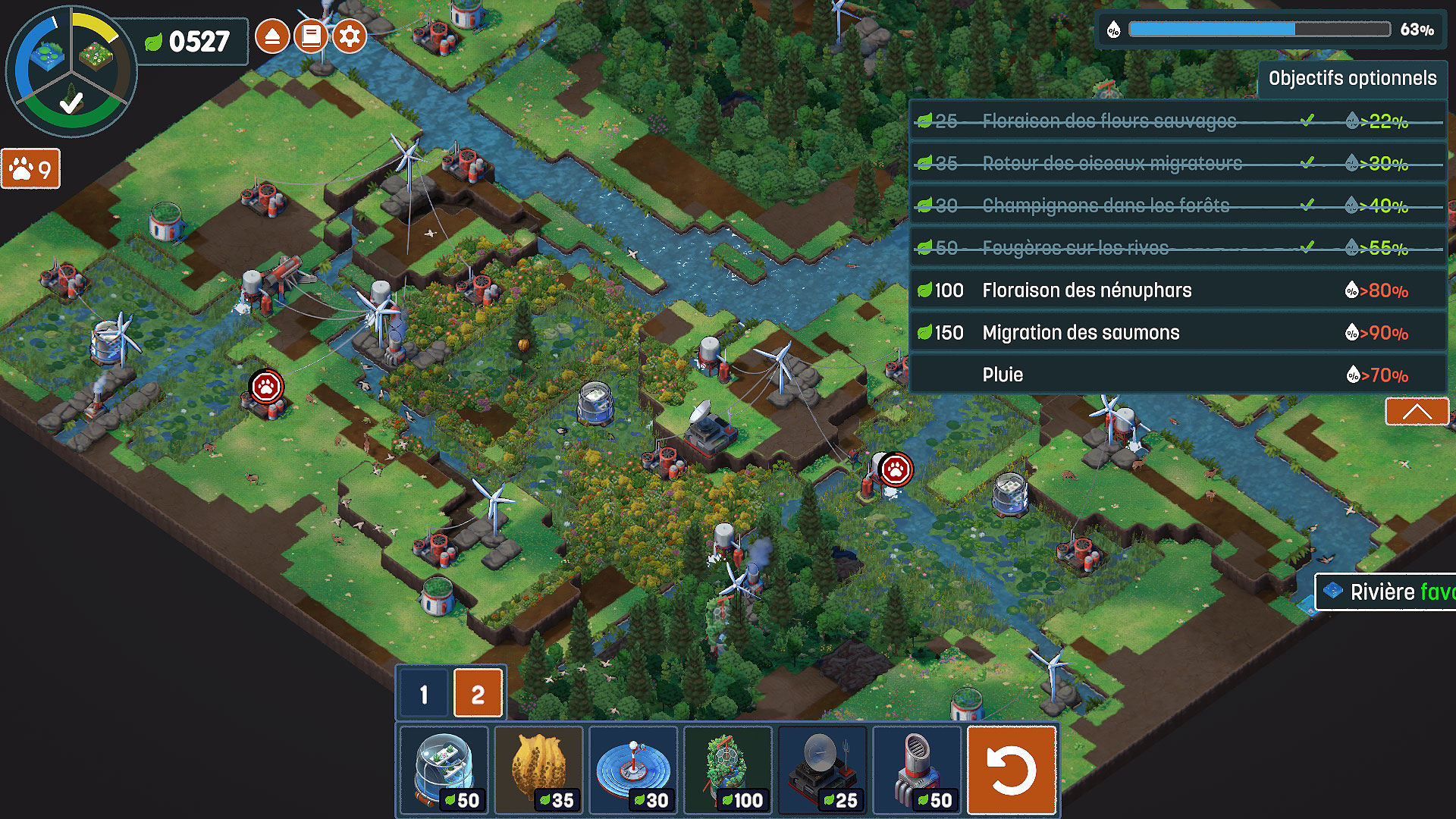Open the handbook book icon
Image resolution: width=1456 pixels, height=819 pixels.
click(311, 36)
